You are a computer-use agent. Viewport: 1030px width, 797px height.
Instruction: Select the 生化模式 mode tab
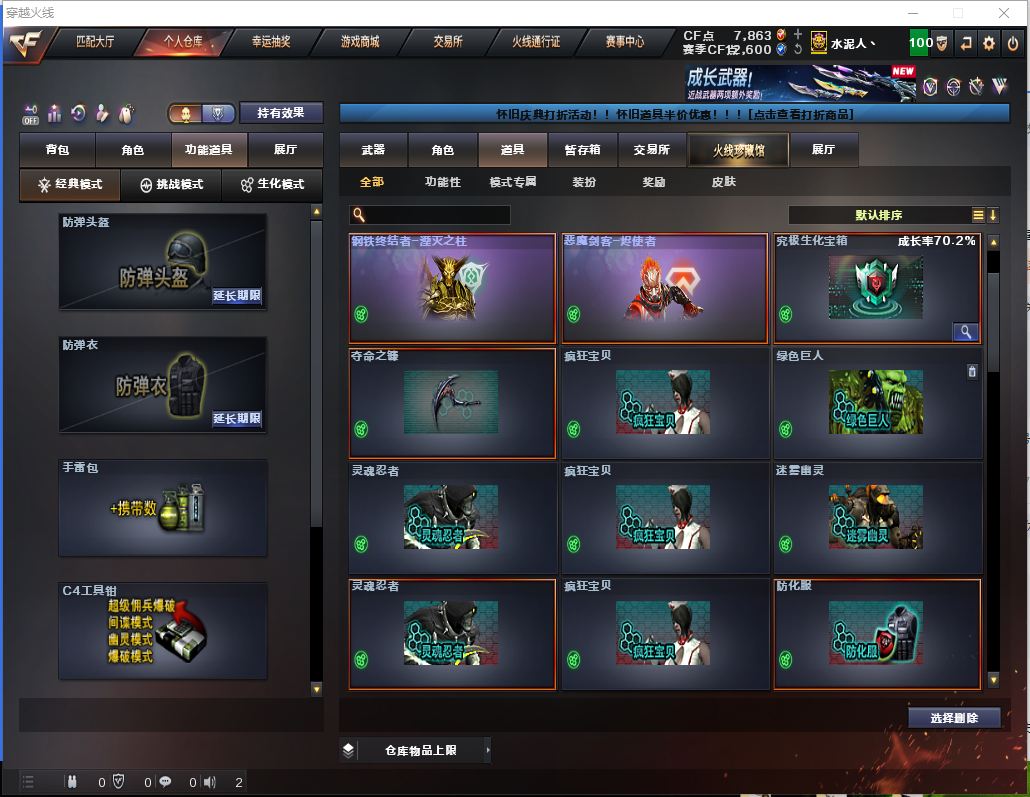[272, 185]
